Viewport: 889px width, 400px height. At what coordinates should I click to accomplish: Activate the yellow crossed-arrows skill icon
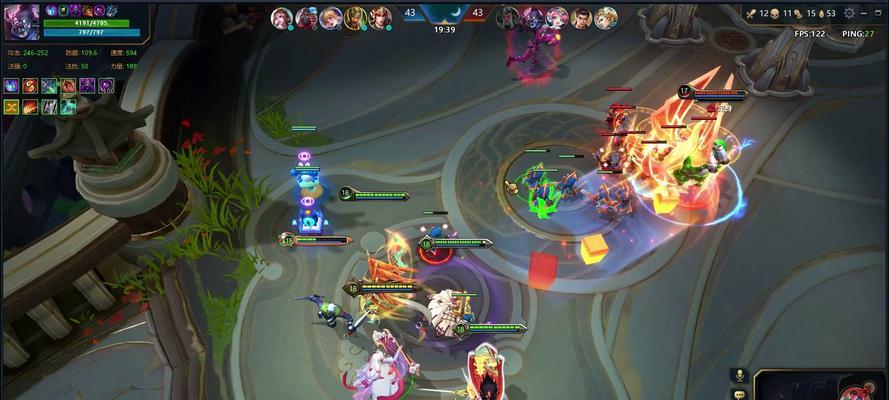click(x=12, y=106)
